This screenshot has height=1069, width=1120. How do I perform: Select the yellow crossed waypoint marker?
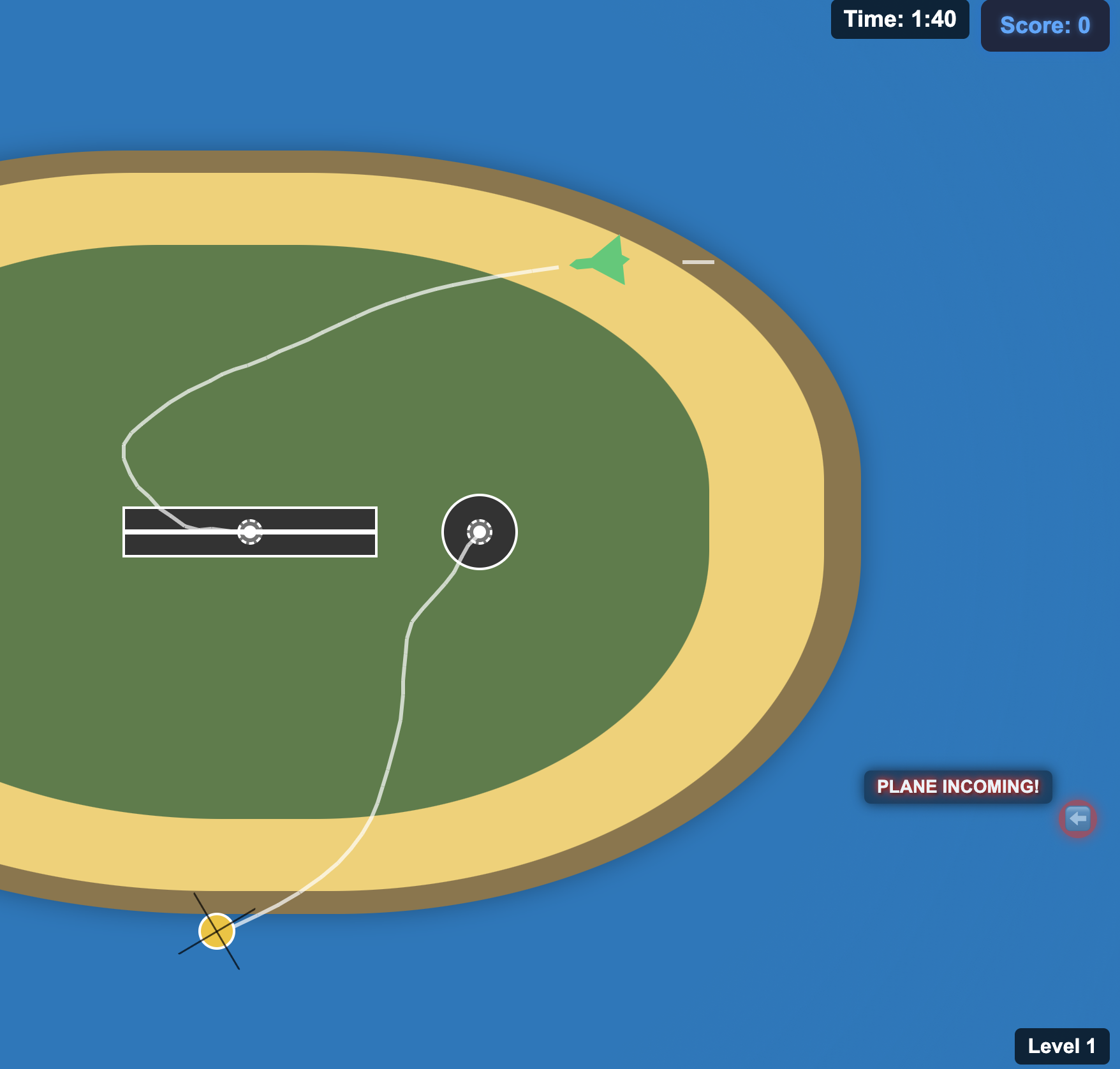click(x=217, y=931)
